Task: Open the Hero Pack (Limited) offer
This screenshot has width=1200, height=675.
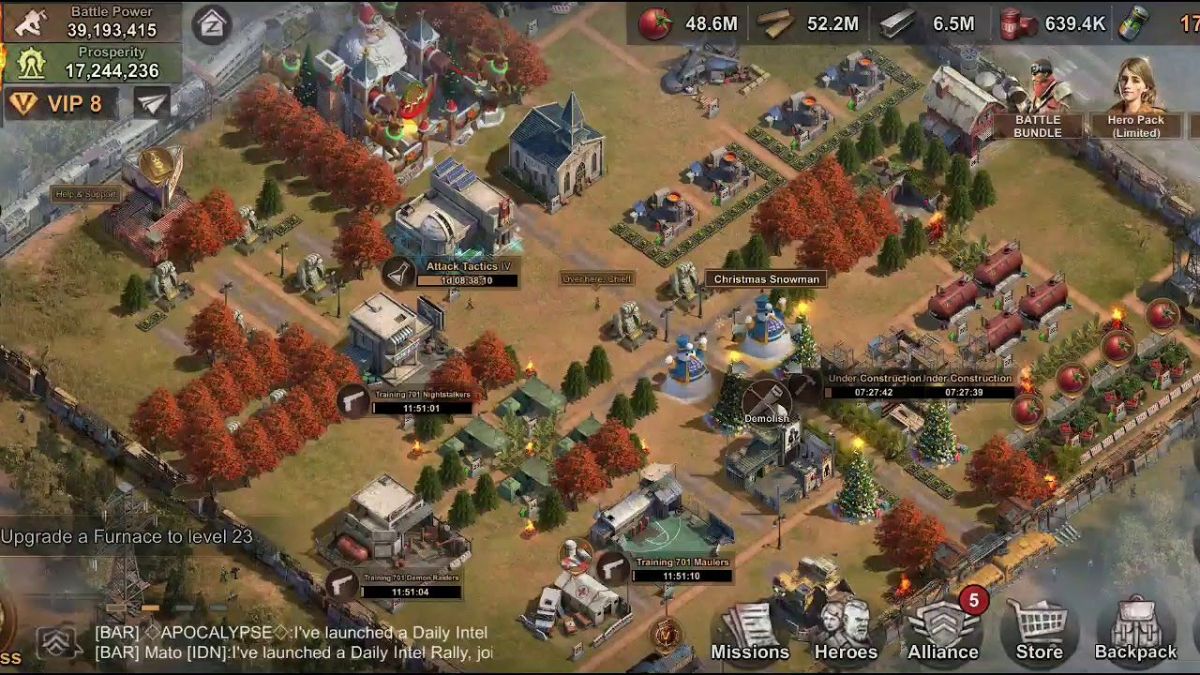Action: click(1135, 98)
